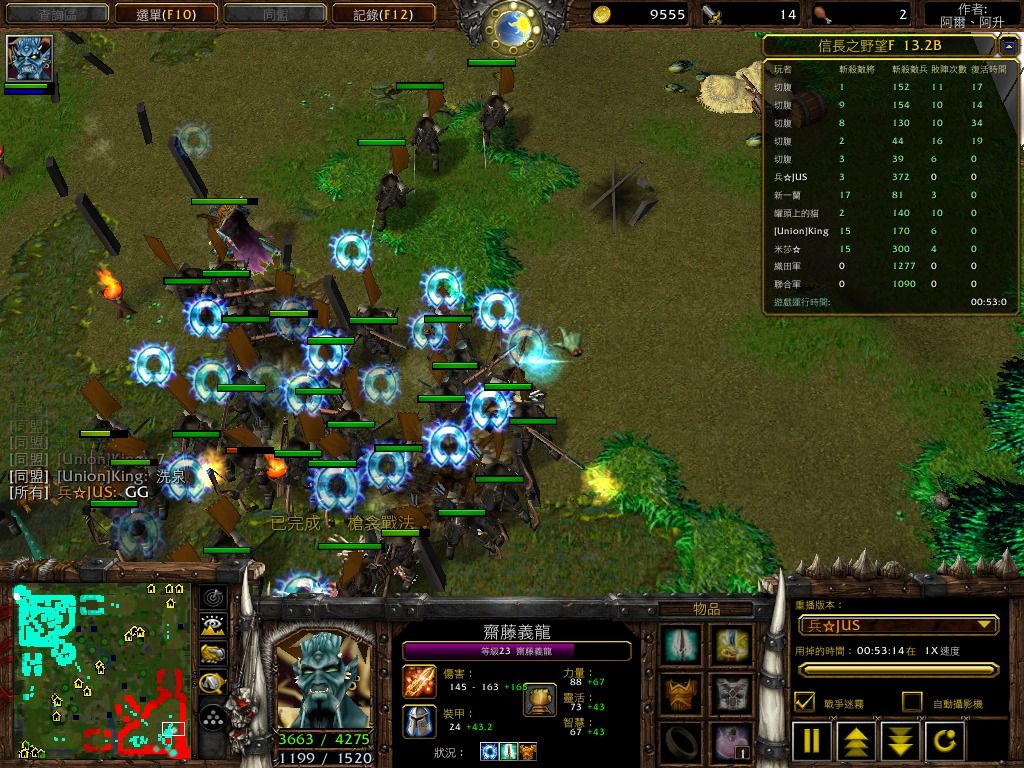Viewport: 1024px width, 768px height.
Task: Enable the 自動攝影機 auto camera checkbox
Action: [912, 703]
